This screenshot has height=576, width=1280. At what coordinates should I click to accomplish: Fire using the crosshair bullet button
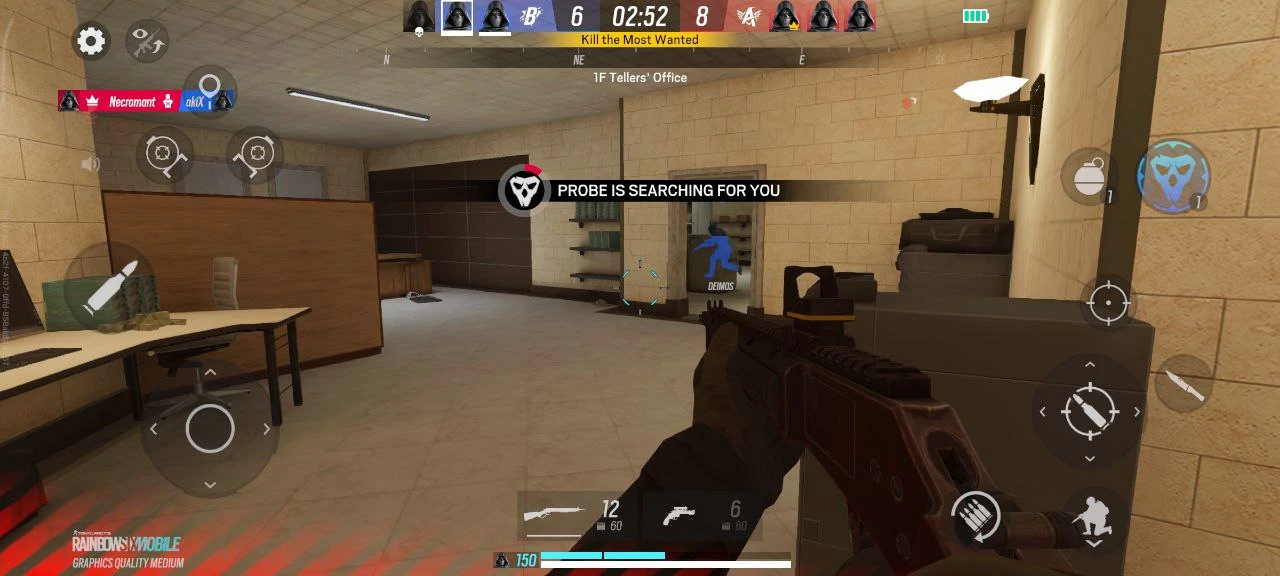1089,411
